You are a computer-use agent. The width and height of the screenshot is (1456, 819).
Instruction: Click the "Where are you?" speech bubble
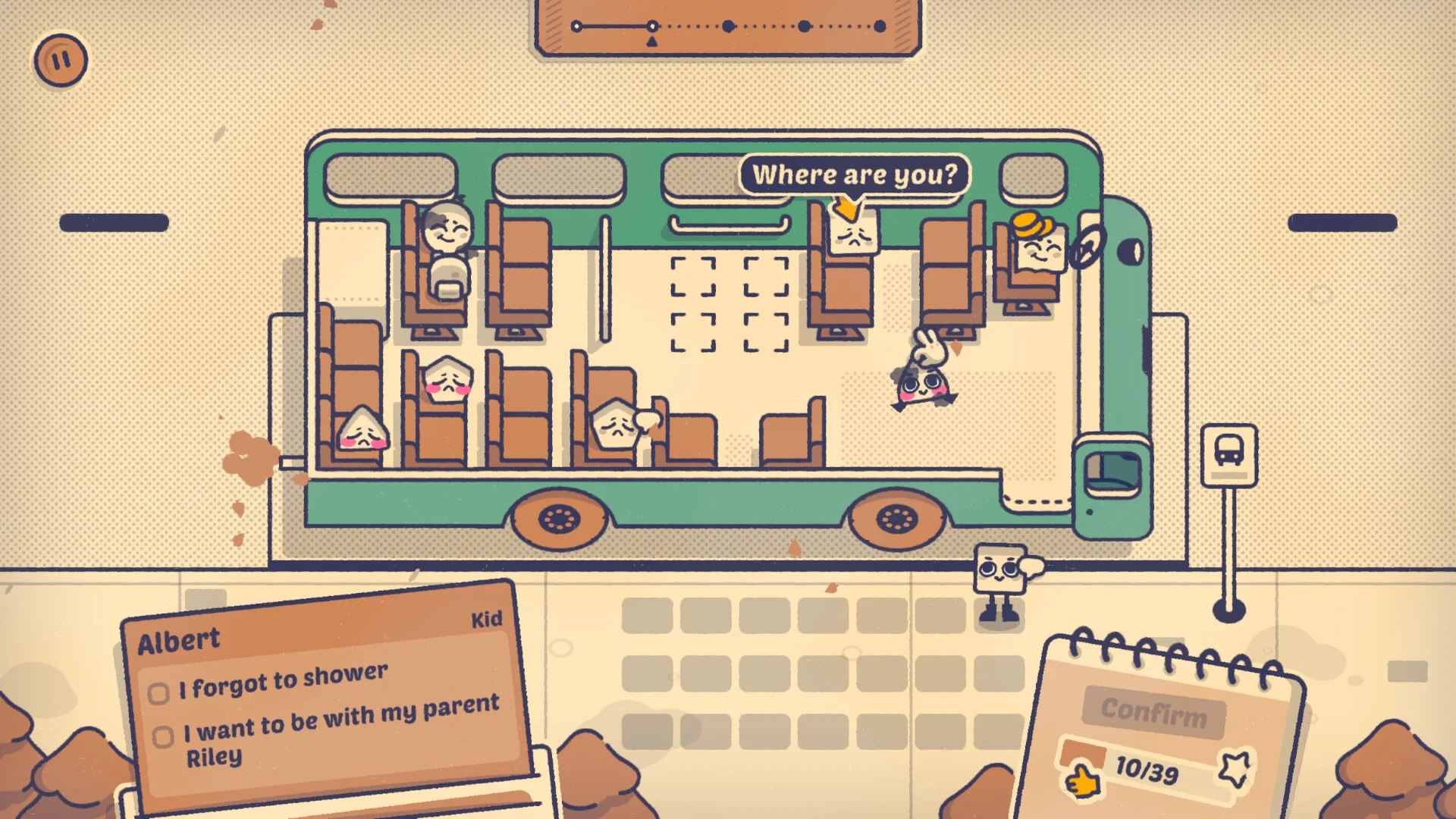(854, 175)
